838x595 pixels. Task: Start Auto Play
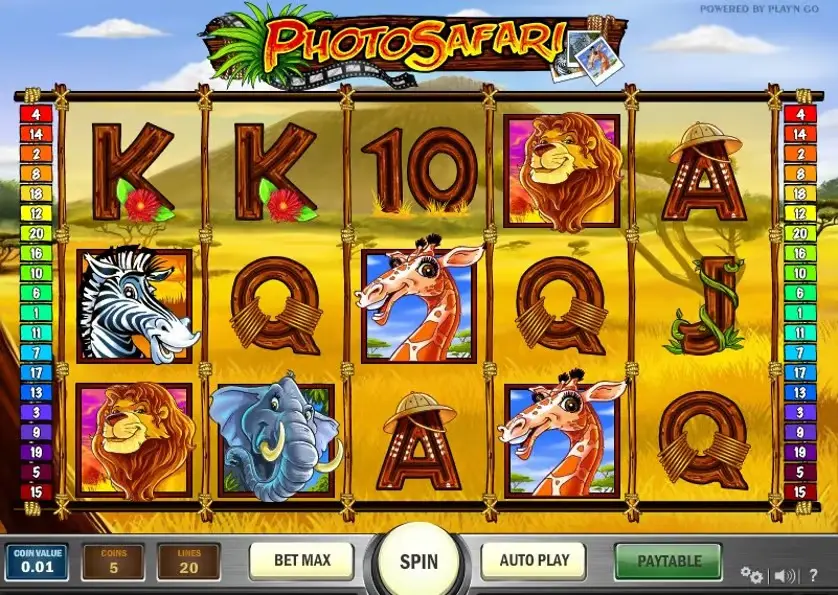point(535,560)
